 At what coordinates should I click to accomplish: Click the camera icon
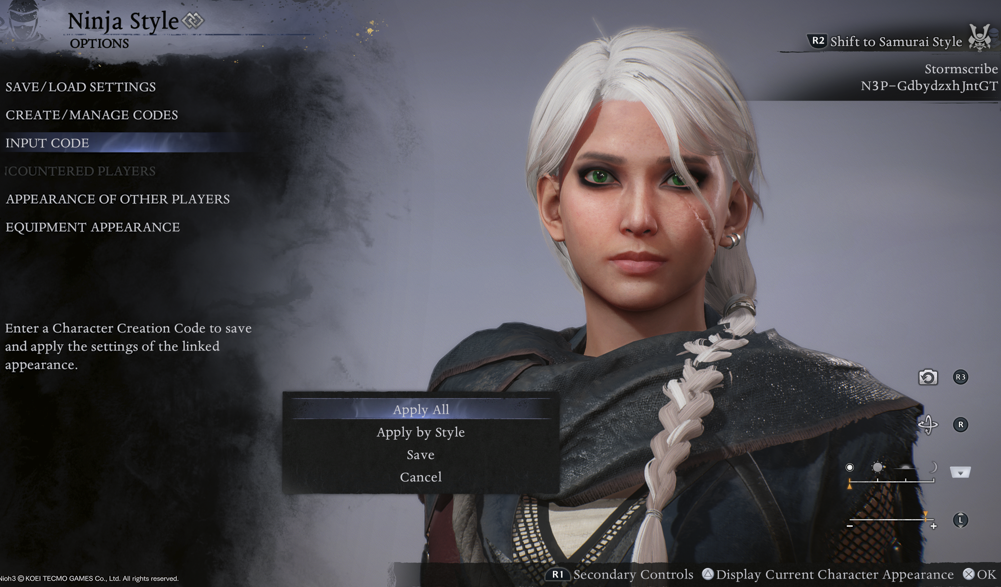[928, 377]
